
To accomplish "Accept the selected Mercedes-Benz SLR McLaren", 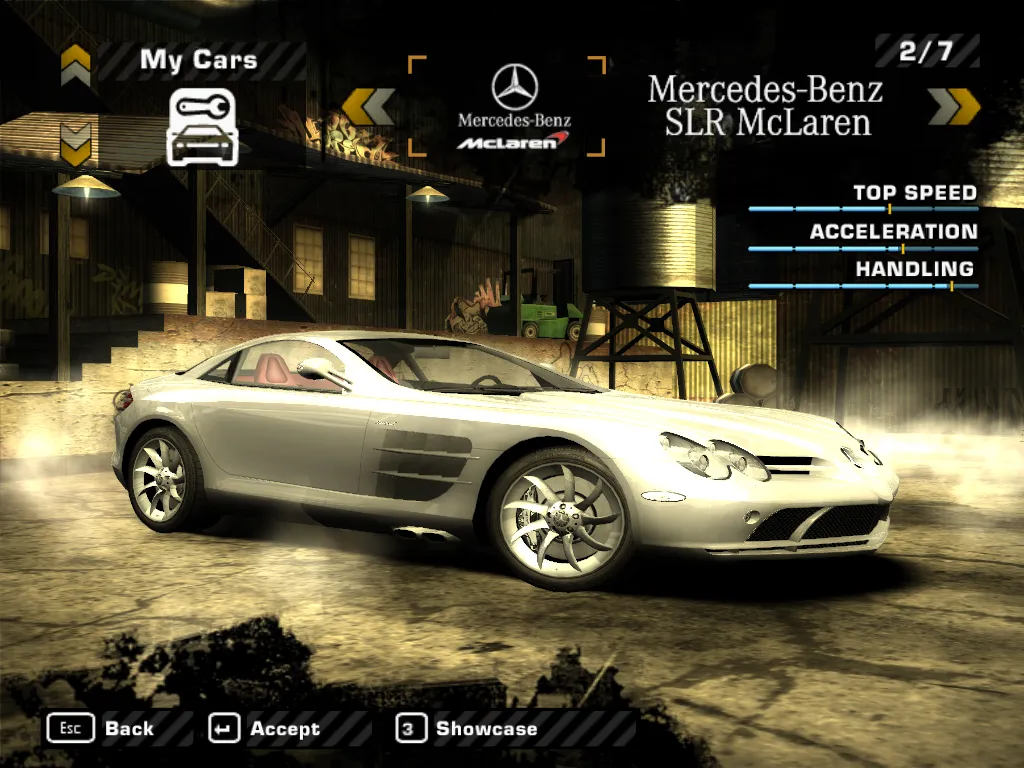I will tap(266, 728).
